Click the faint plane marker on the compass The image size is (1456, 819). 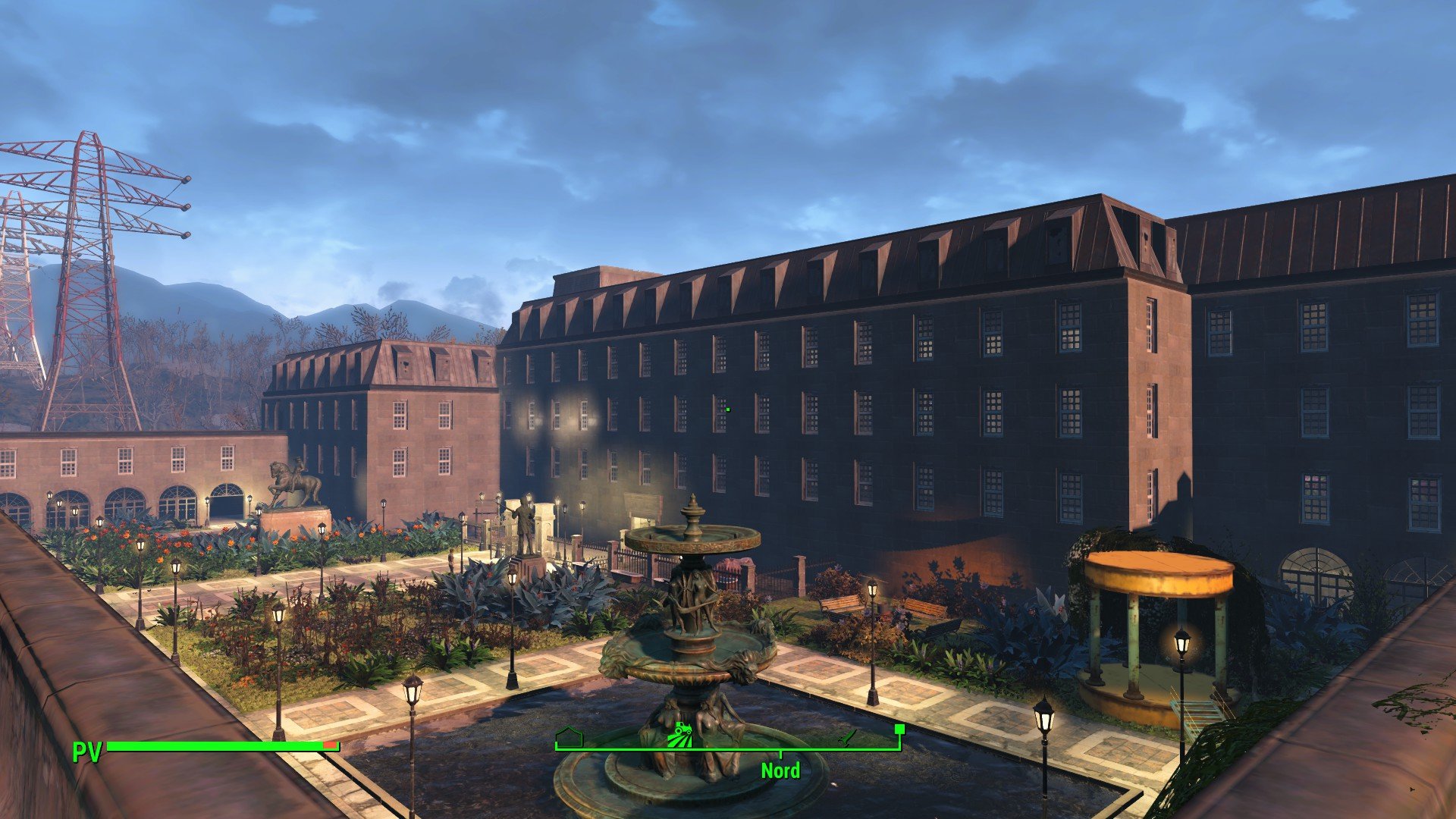[x=849, y=736]
